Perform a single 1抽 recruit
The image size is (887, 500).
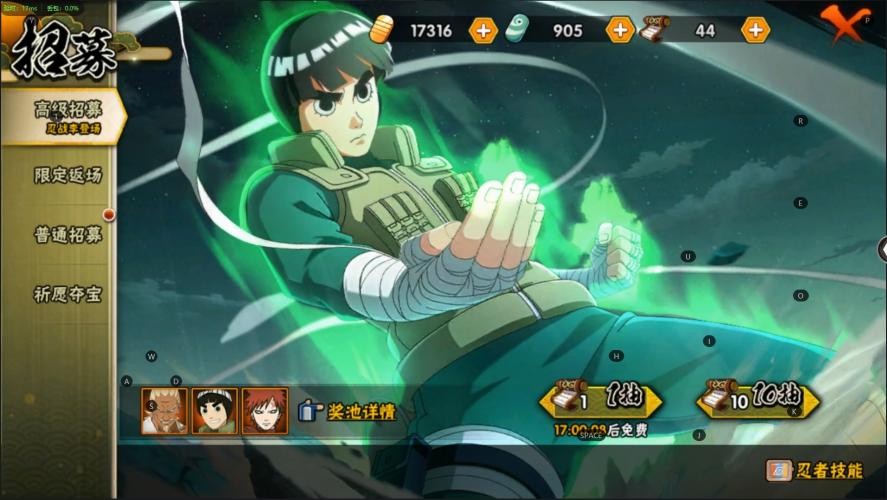601,401
